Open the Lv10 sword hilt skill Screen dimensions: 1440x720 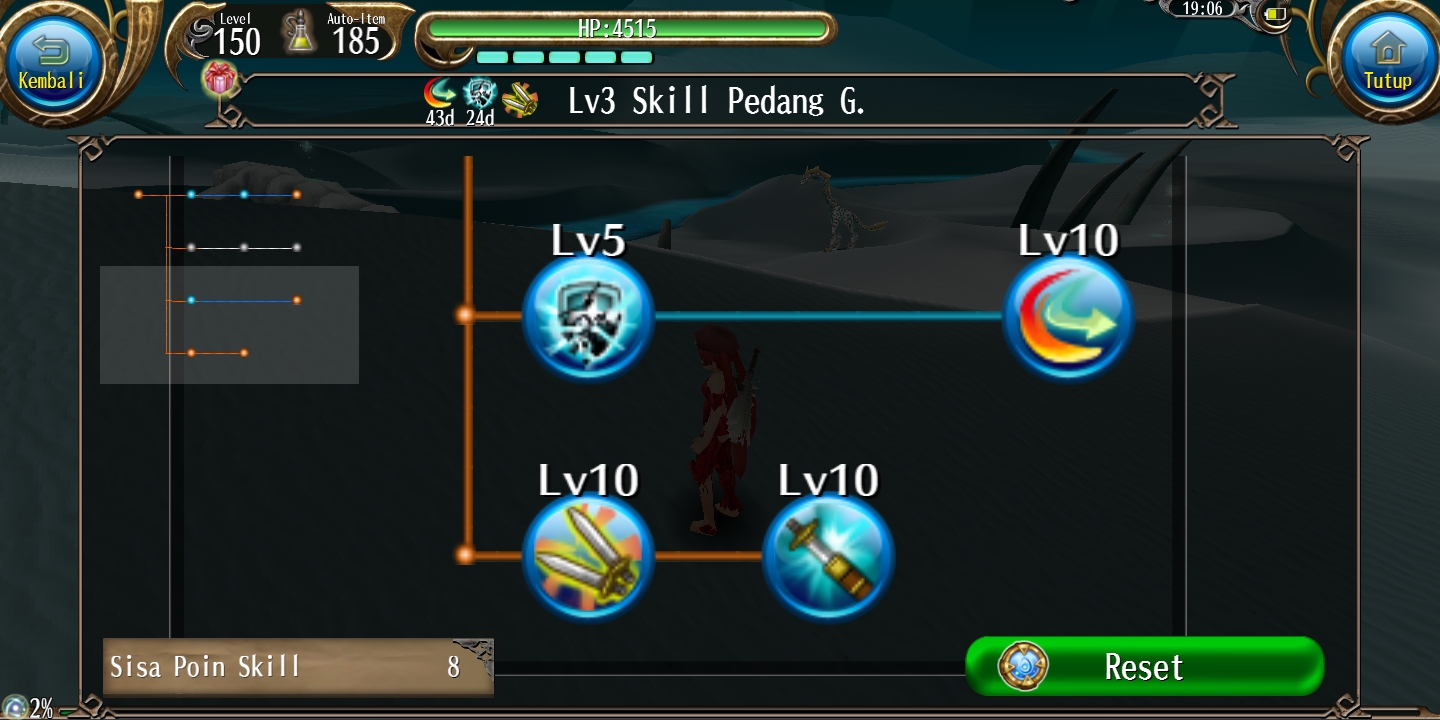pyautogui.click(x=828, y=556)
